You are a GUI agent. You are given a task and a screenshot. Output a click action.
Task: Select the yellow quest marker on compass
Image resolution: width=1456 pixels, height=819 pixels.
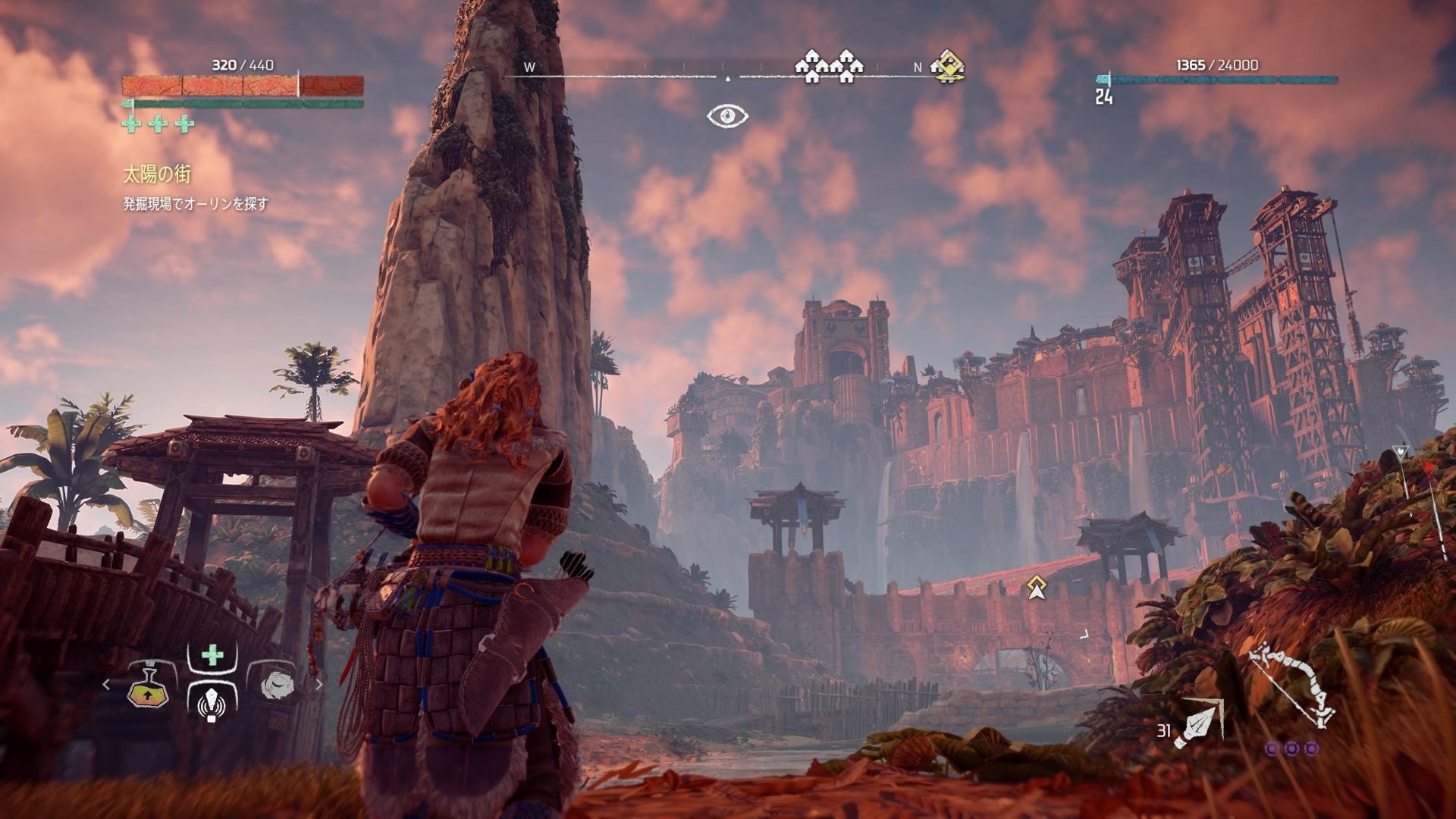click(x=948, y=65)
